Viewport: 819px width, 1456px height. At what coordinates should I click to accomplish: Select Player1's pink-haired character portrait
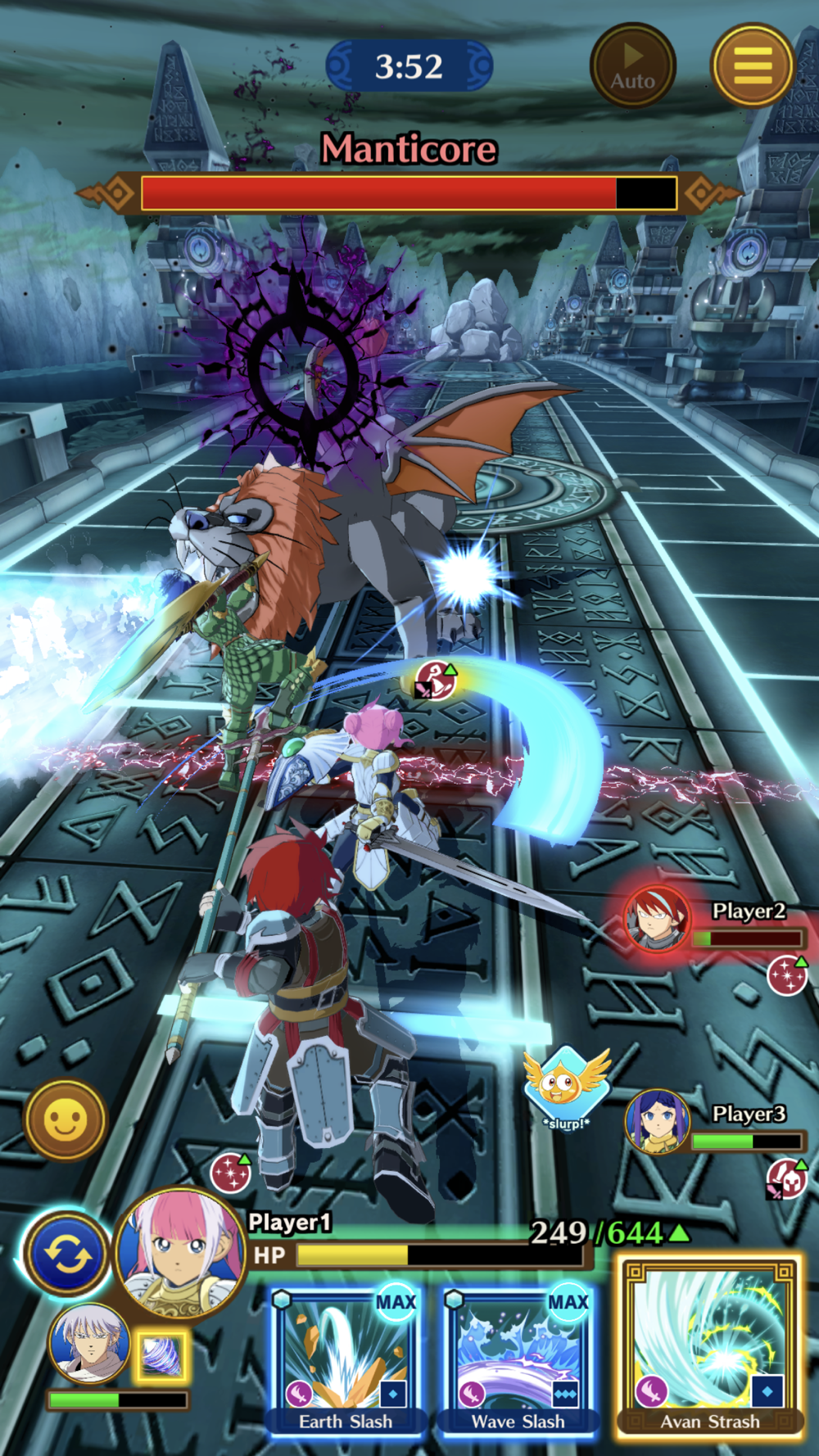pos(181,1251)
